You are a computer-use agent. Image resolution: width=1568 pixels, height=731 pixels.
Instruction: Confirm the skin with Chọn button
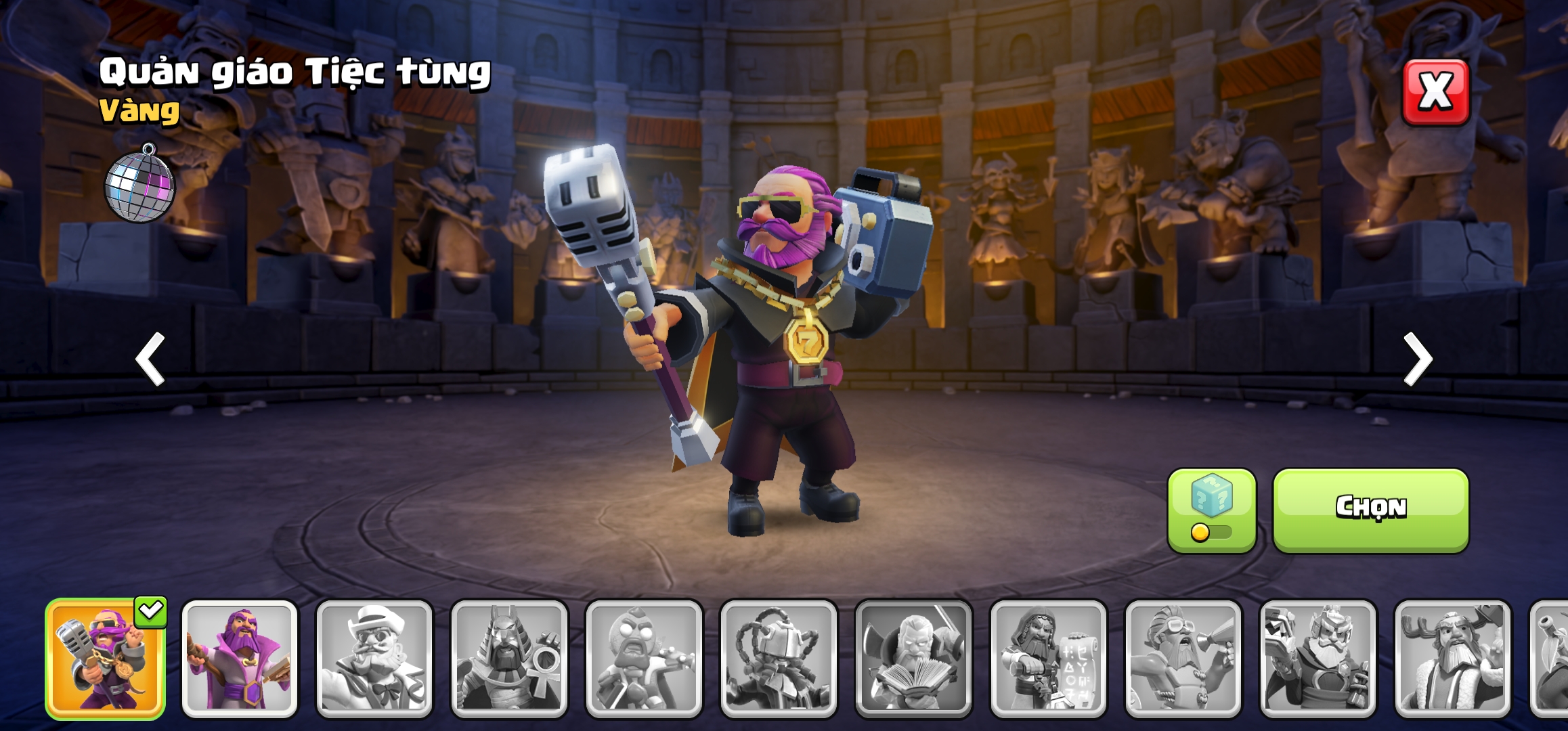[x=1370, y=509]
